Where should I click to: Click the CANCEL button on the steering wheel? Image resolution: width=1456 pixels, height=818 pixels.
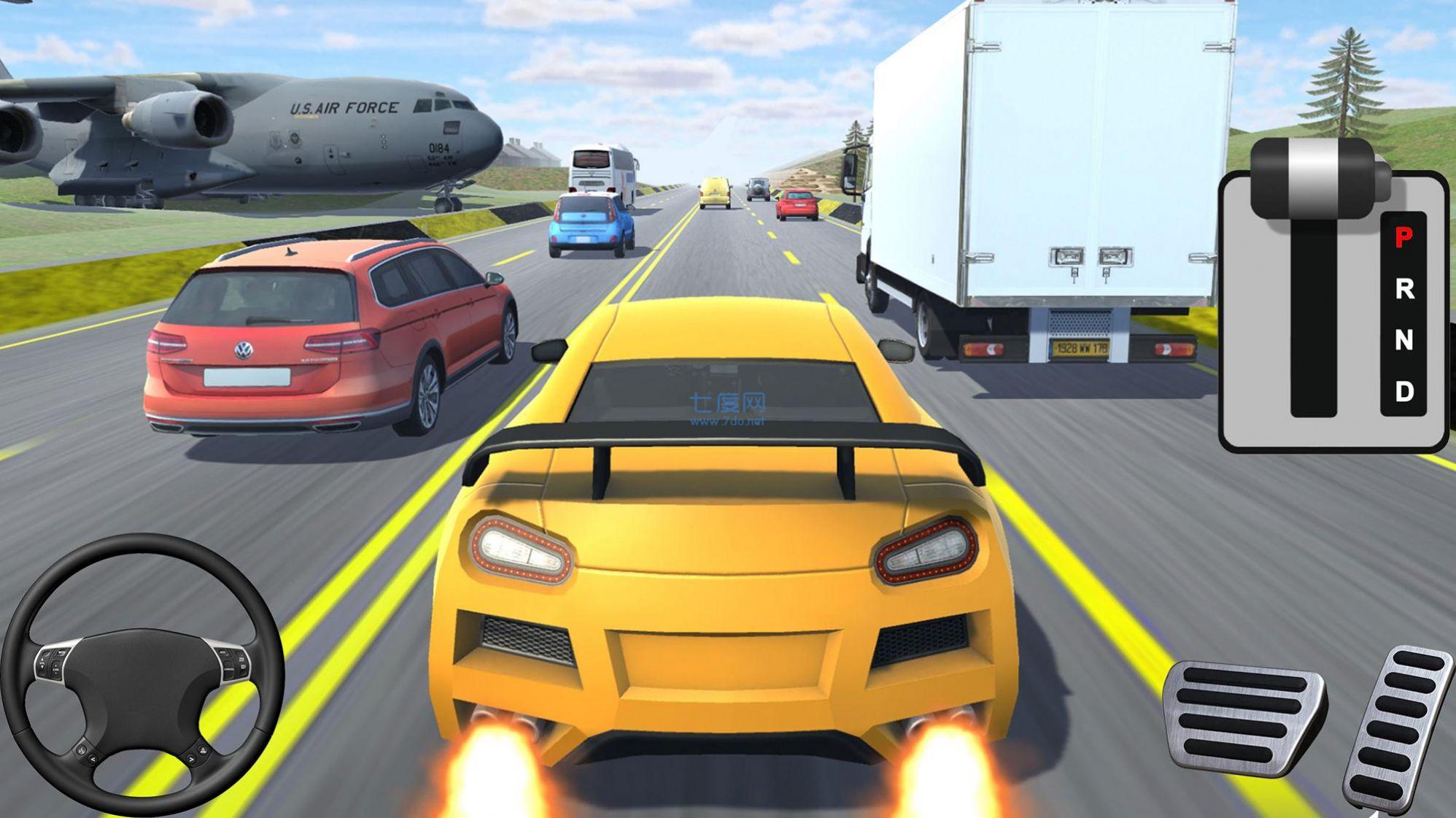[x=229, y=669]
